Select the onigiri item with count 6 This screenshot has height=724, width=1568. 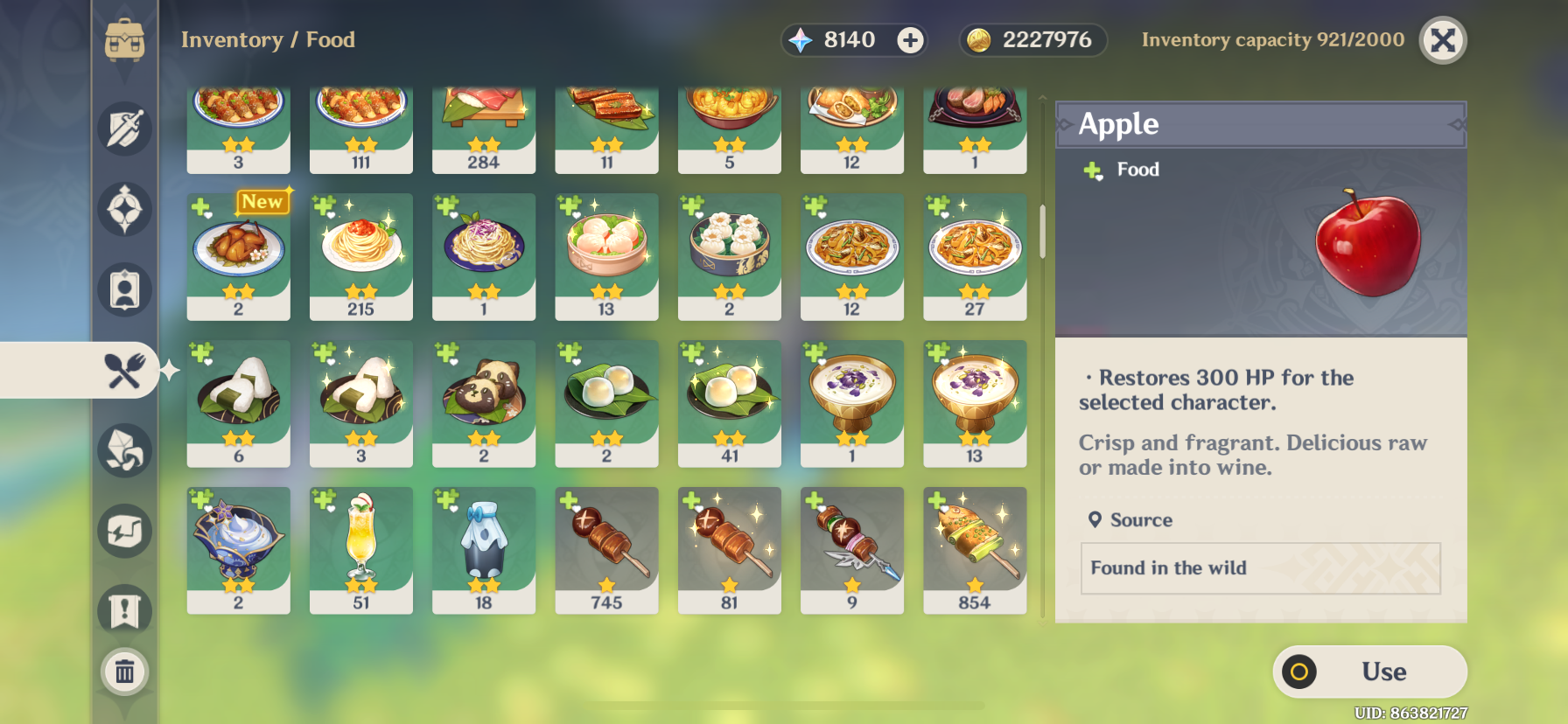click(x=238, y=402)
